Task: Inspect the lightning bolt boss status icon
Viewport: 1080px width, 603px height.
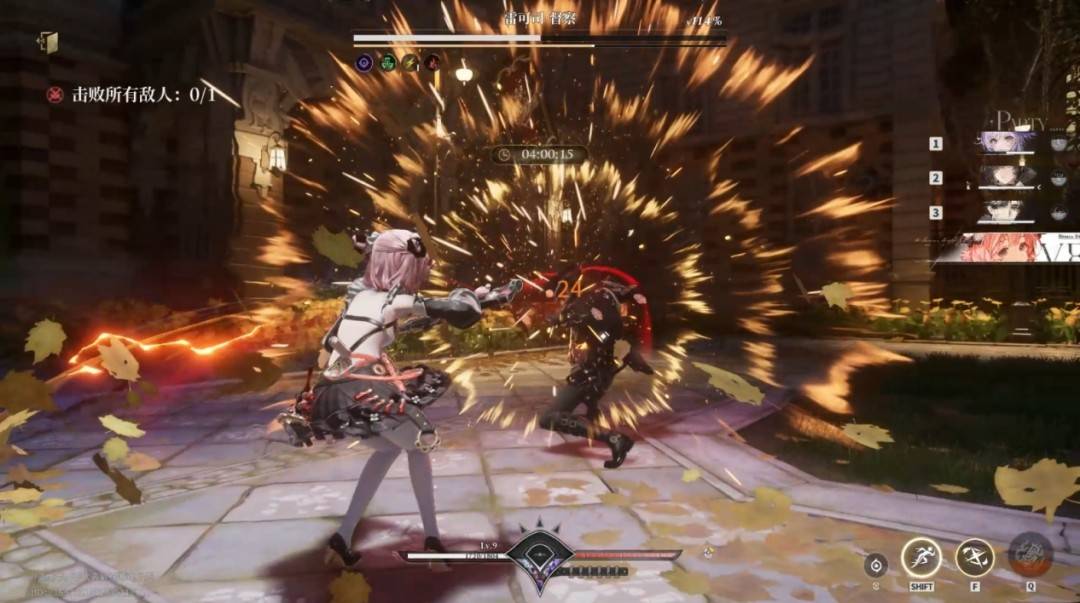Action: click(410, 63)
